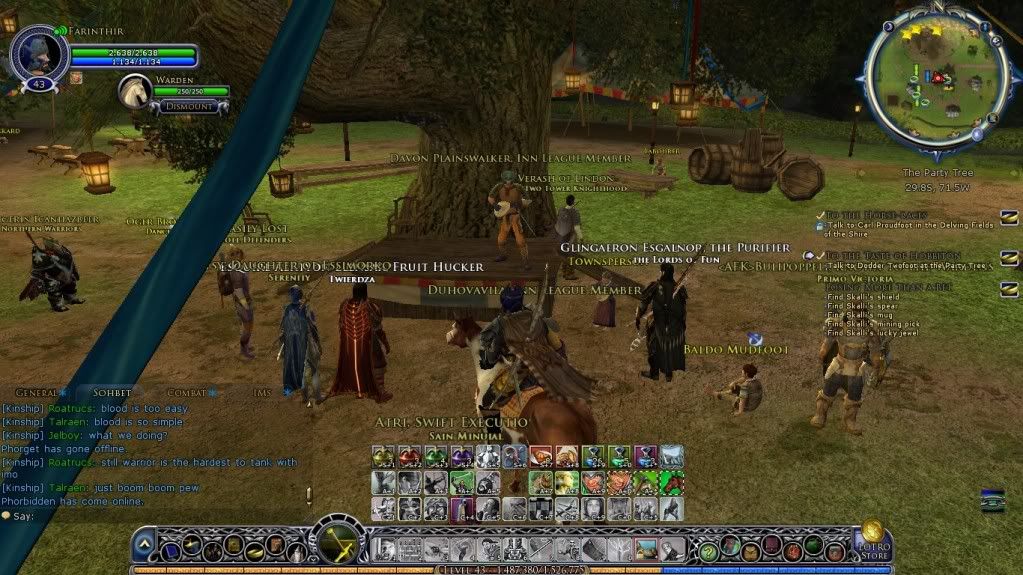Click the Dismount button
This screenshot has width=1023, height=575.
click(187, 106)
